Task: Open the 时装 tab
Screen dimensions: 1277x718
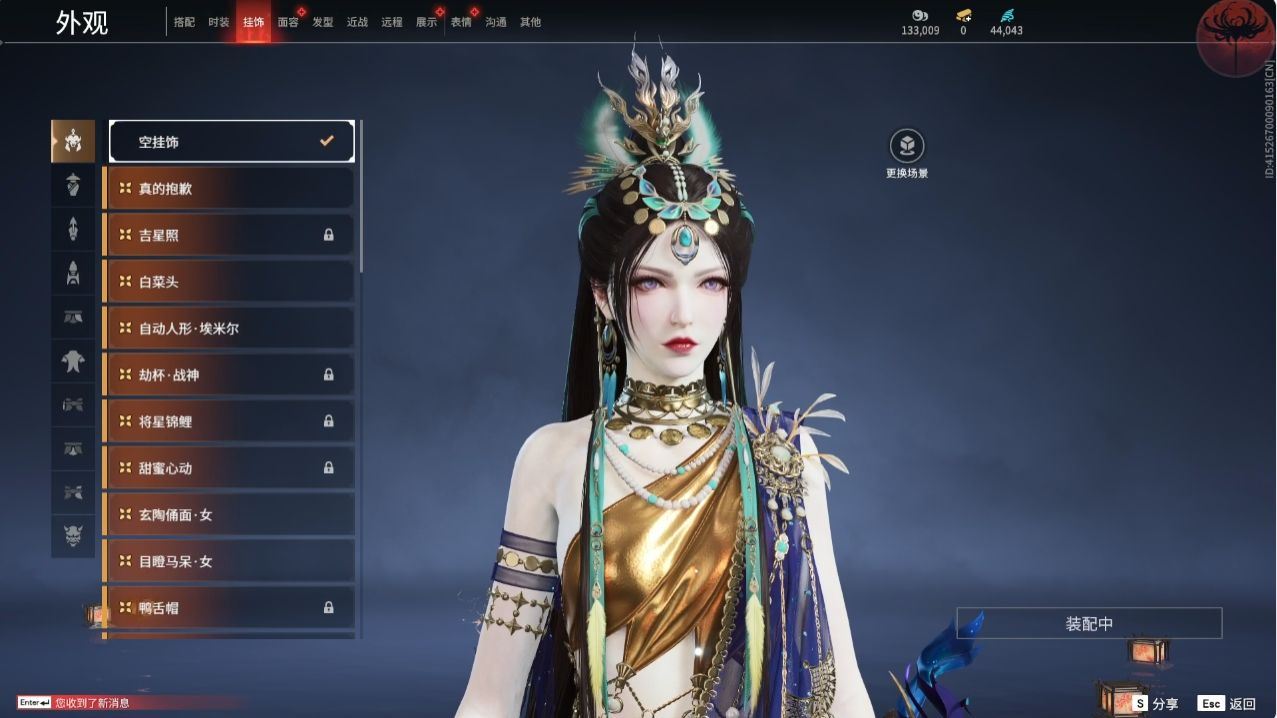Action: 219,22
